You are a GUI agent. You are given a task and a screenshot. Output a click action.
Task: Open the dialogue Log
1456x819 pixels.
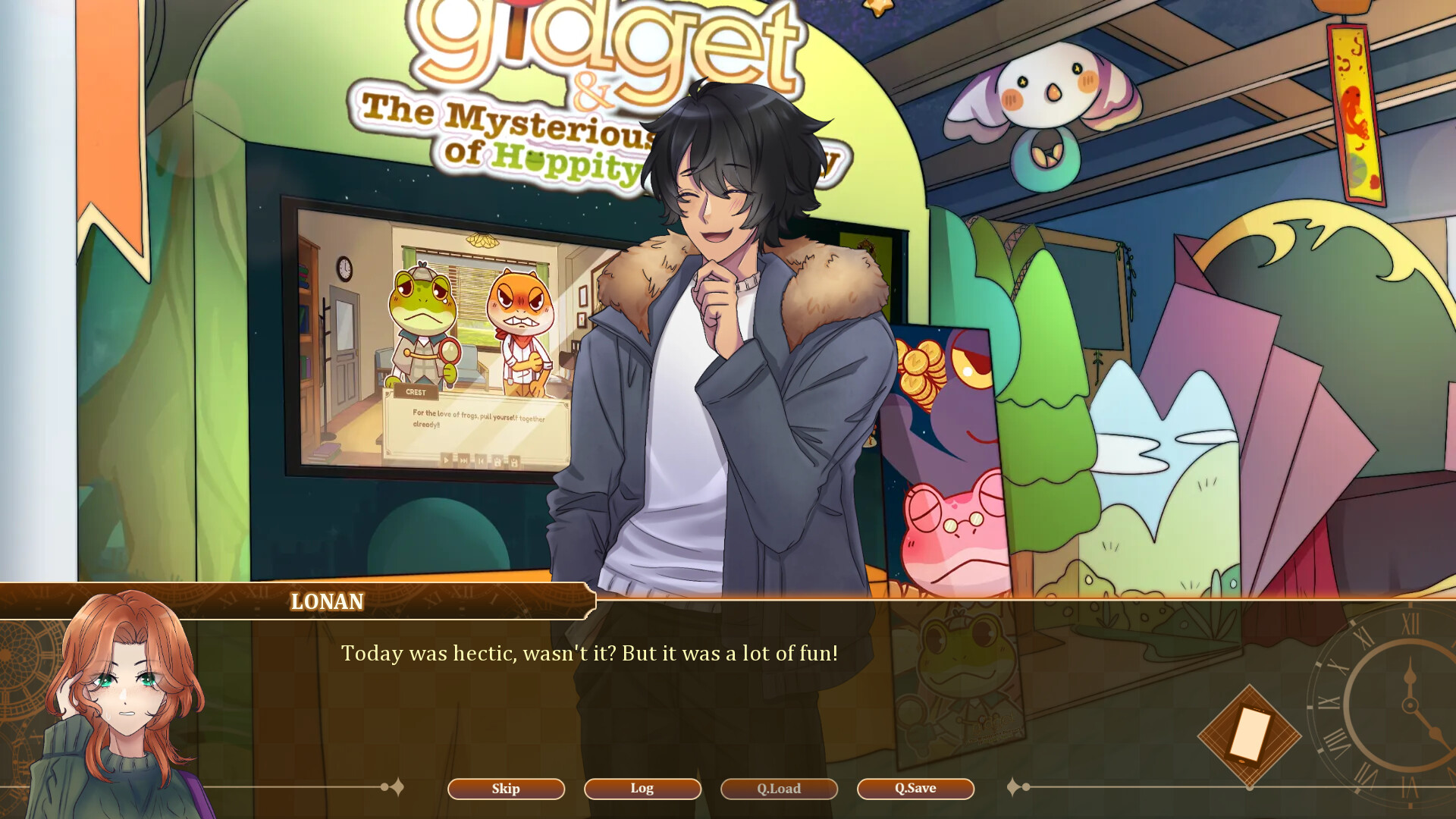pyautogui.click(x=642, y=789)
